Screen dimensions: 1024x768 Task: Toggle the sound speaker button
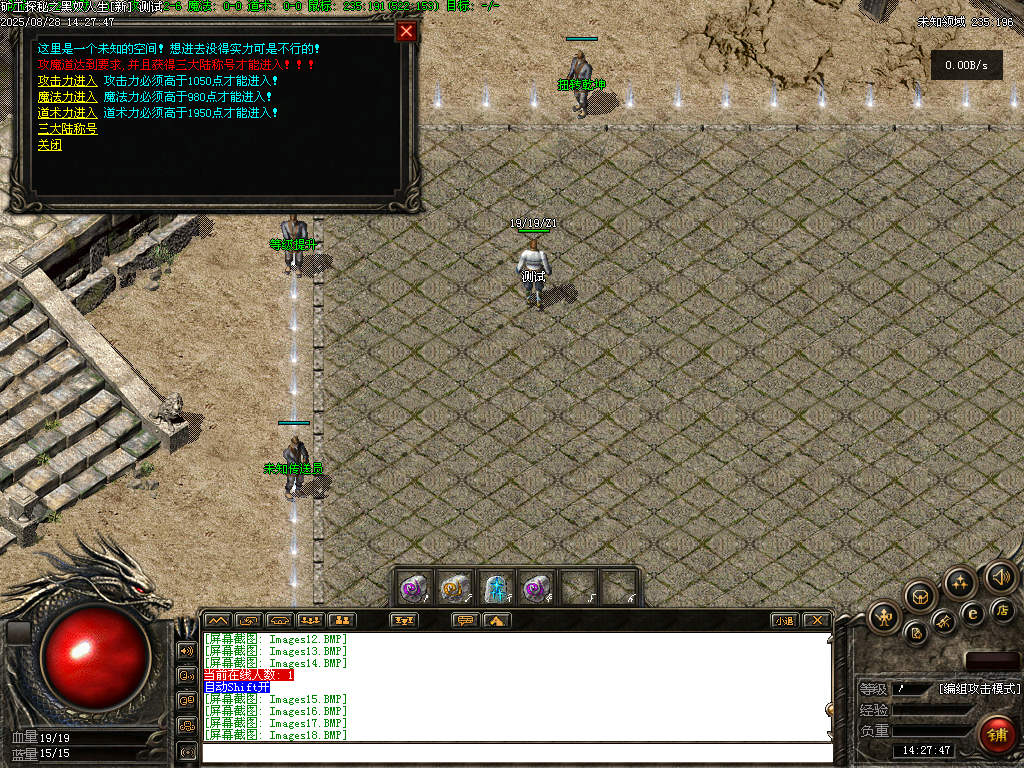point(1001,576)
